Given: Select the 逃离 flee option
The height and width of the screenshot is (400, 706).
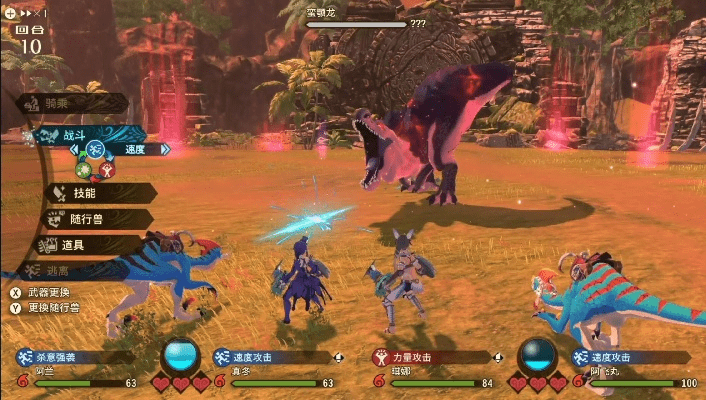Looking at the screenshot, I should 70,270.
